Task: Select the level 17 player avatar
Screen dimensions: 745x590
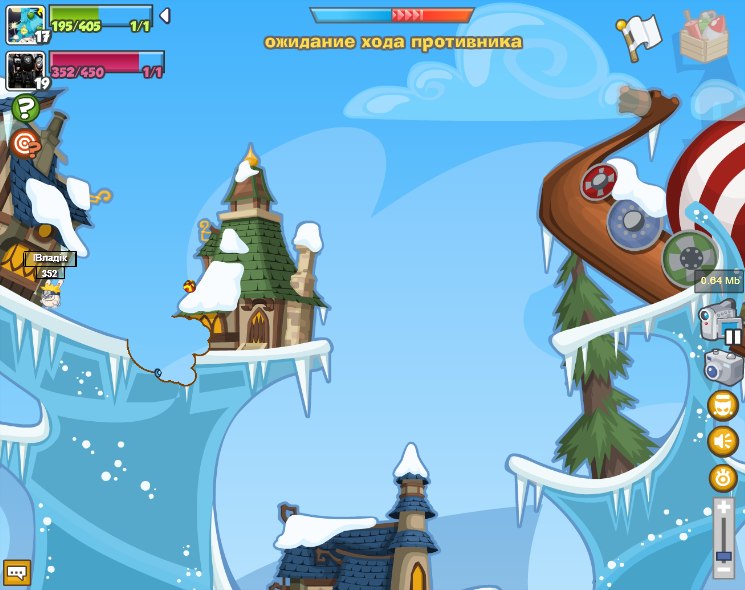Action: point(25,23)
